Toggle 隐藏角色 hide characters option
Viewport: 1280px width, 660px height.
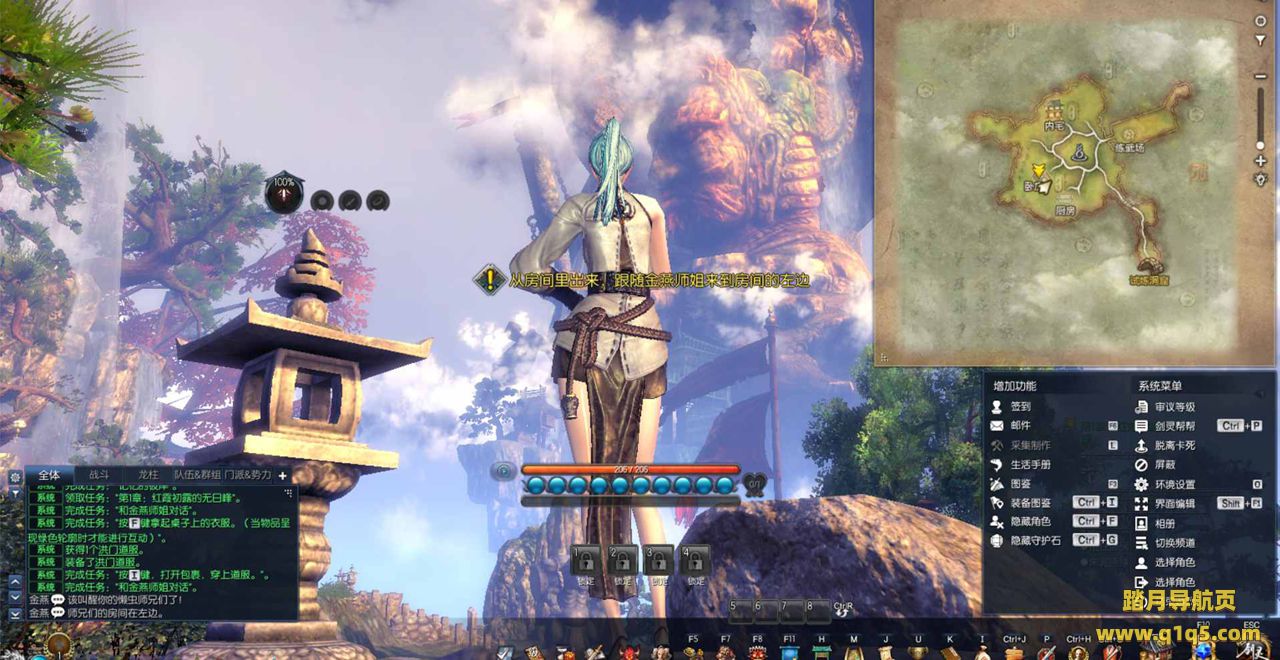click(1030, 522)
